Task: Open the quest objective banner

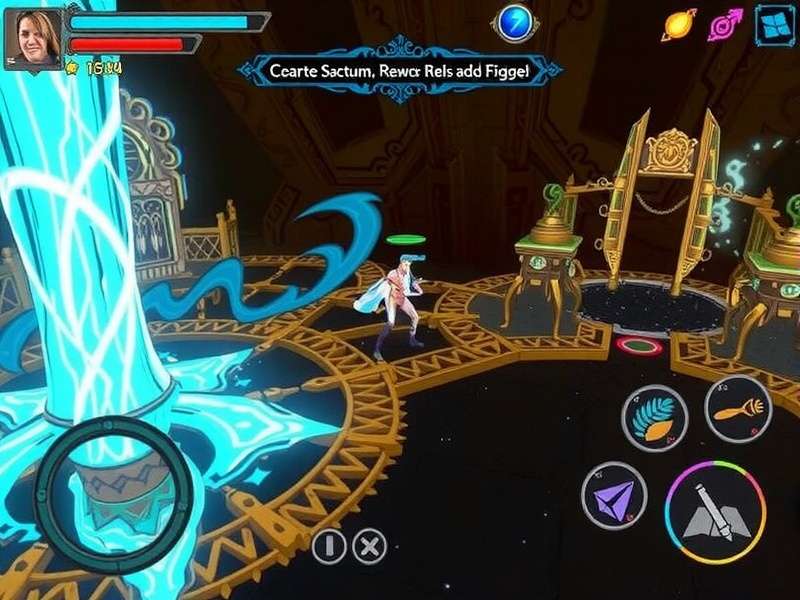Action: pyautogui.click(x=400, y=70)
